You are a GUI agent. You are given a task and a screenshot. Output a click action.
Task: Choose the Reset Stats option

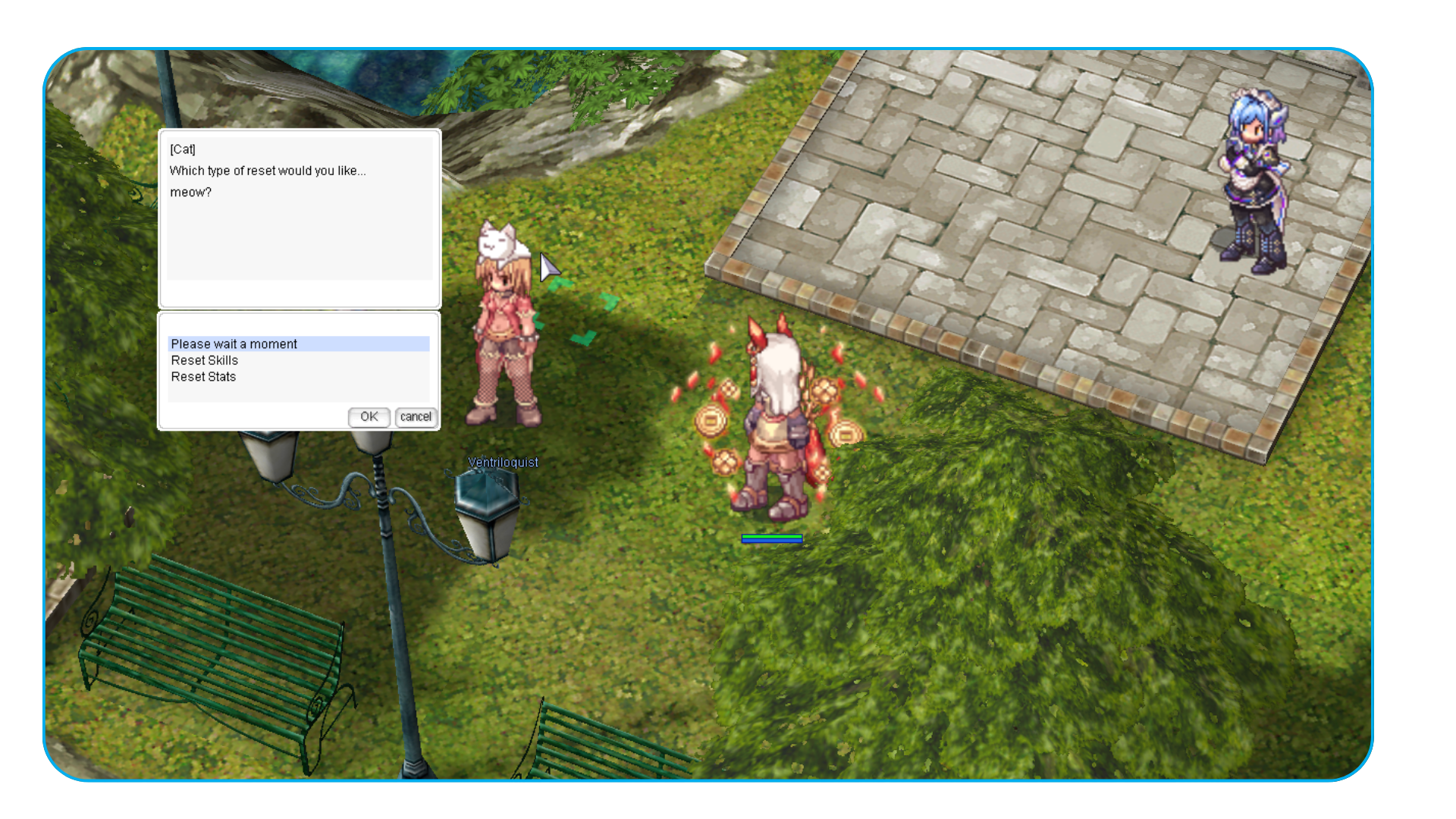(203, 377)
